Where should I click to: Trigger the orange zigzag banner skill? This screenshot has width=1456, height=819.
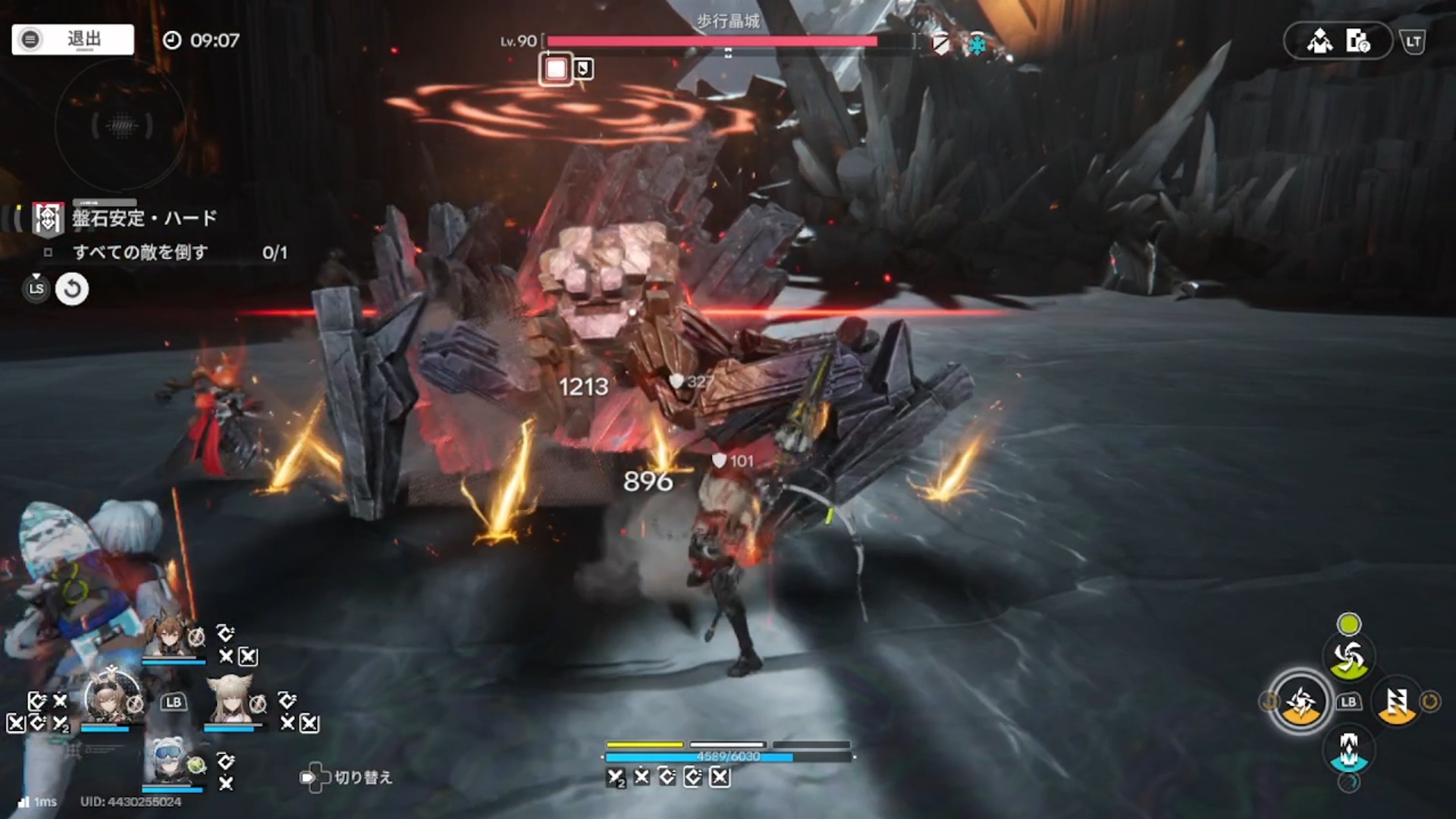(1396, 702)
